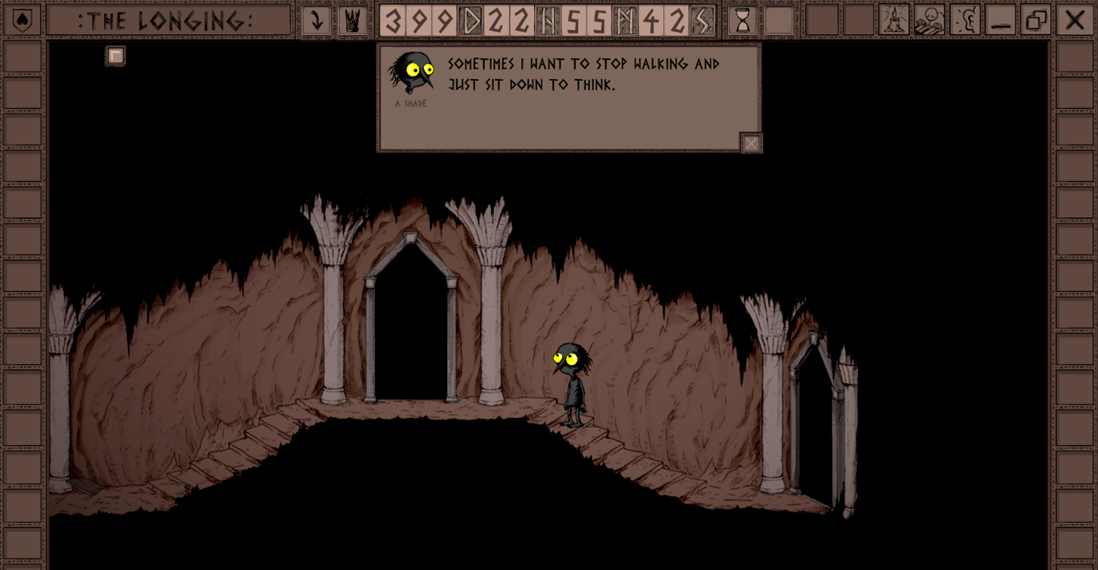Click the figure playing keyboard icon
Screen dimensions: 1098x570
pyautogui.click(x=929, y=20)
